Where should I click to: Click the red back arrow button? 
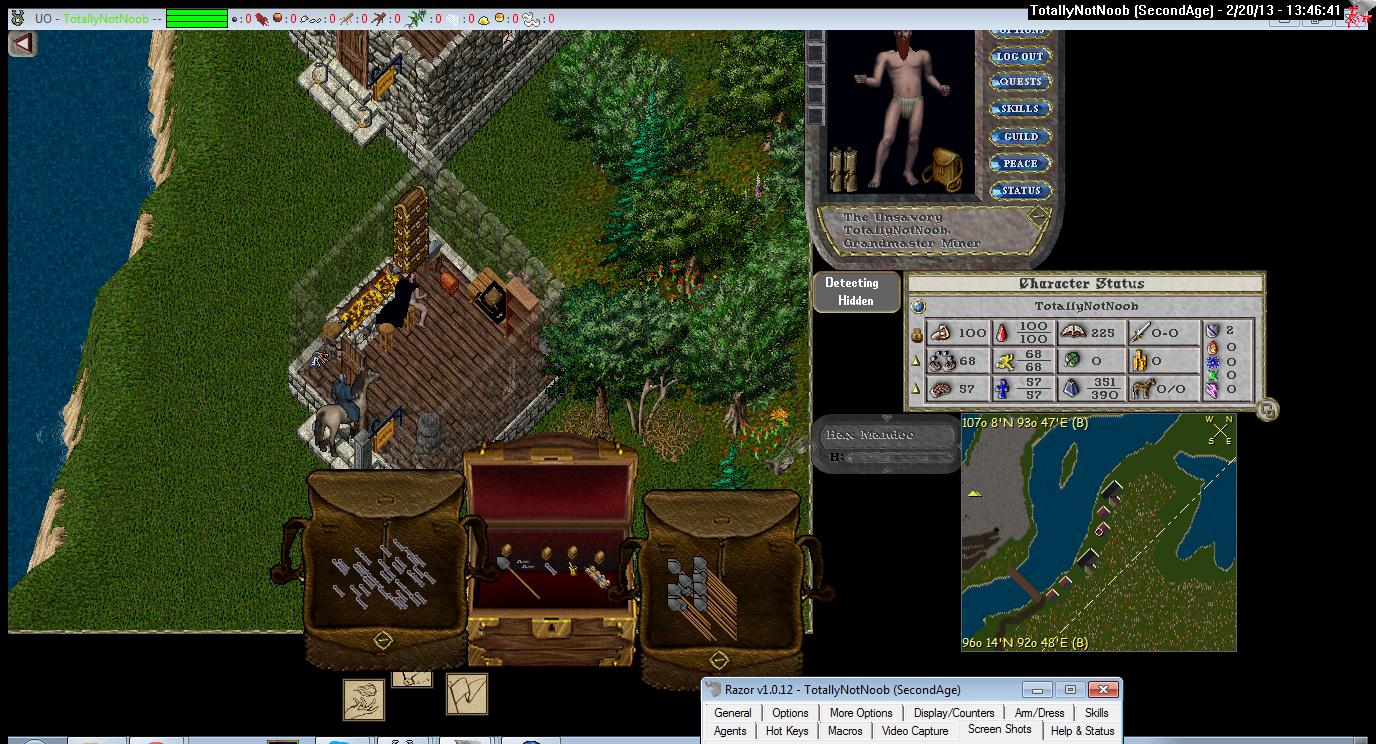click(22, 43)
